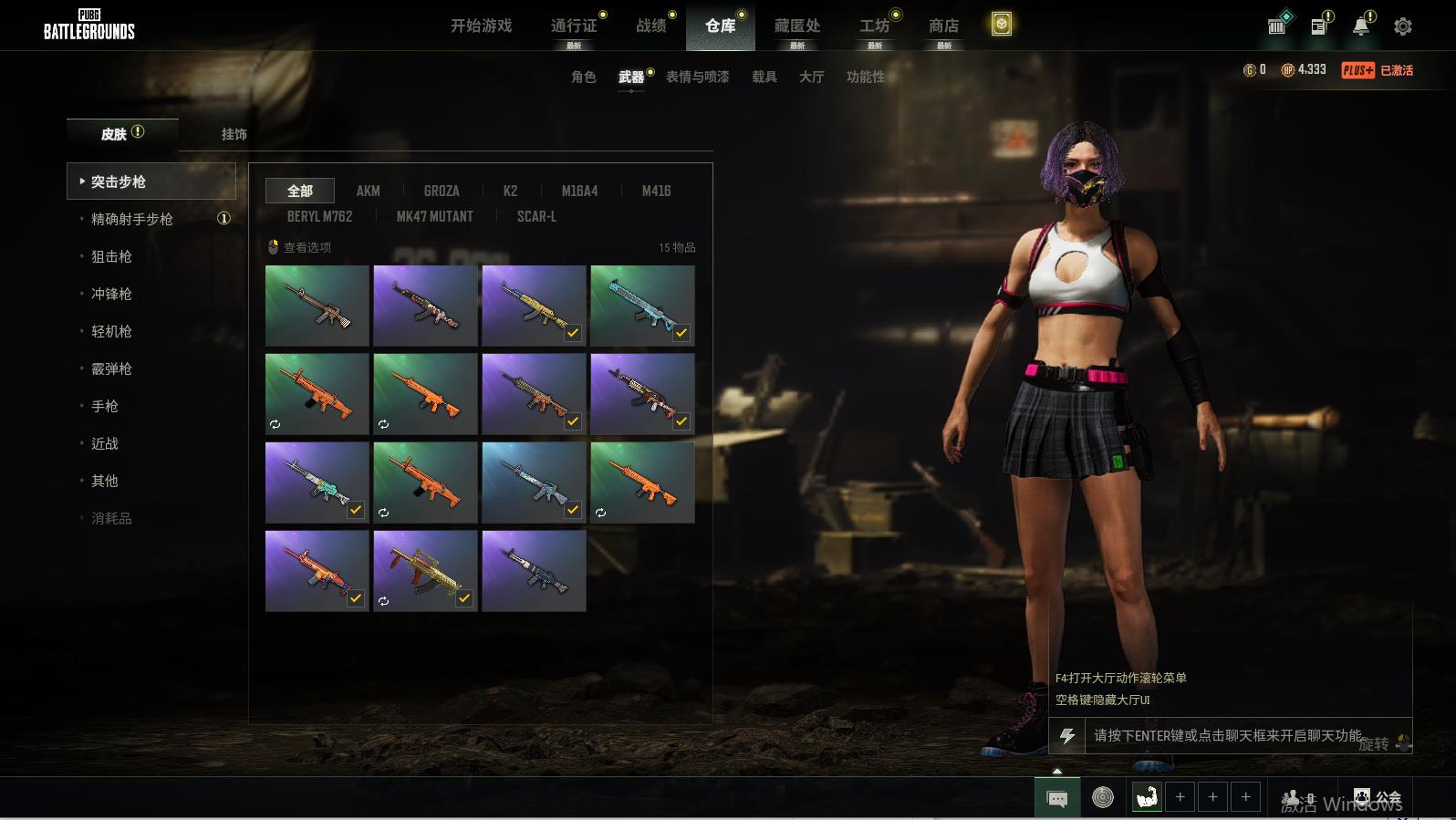Open the settings gear icon

(x=1402, y=26)
